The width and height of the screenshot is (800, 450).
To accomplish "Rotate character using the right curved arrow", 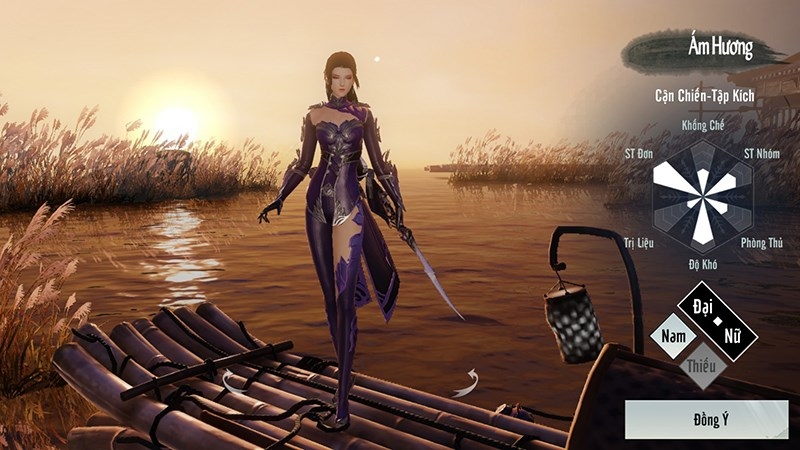I will 465,382.
